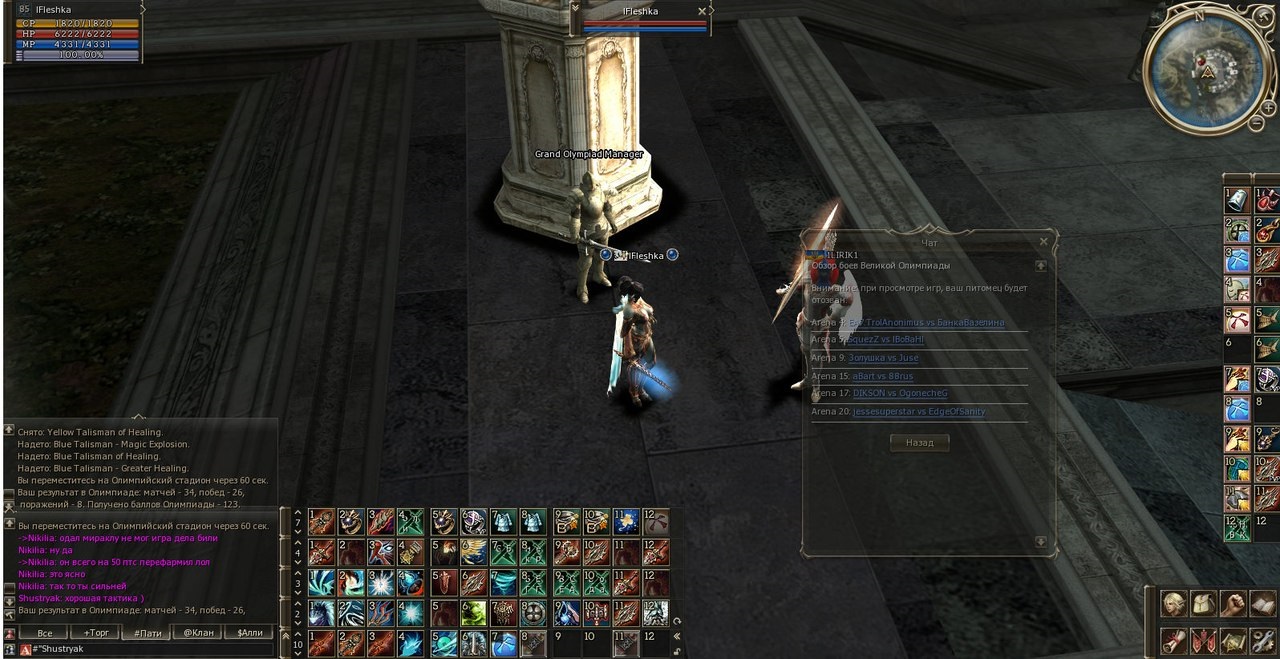Open Arena 15 aBart vs 88rus match
Image resolution: width=1280 pixels, height=659 pixels.
click(882, 376)
